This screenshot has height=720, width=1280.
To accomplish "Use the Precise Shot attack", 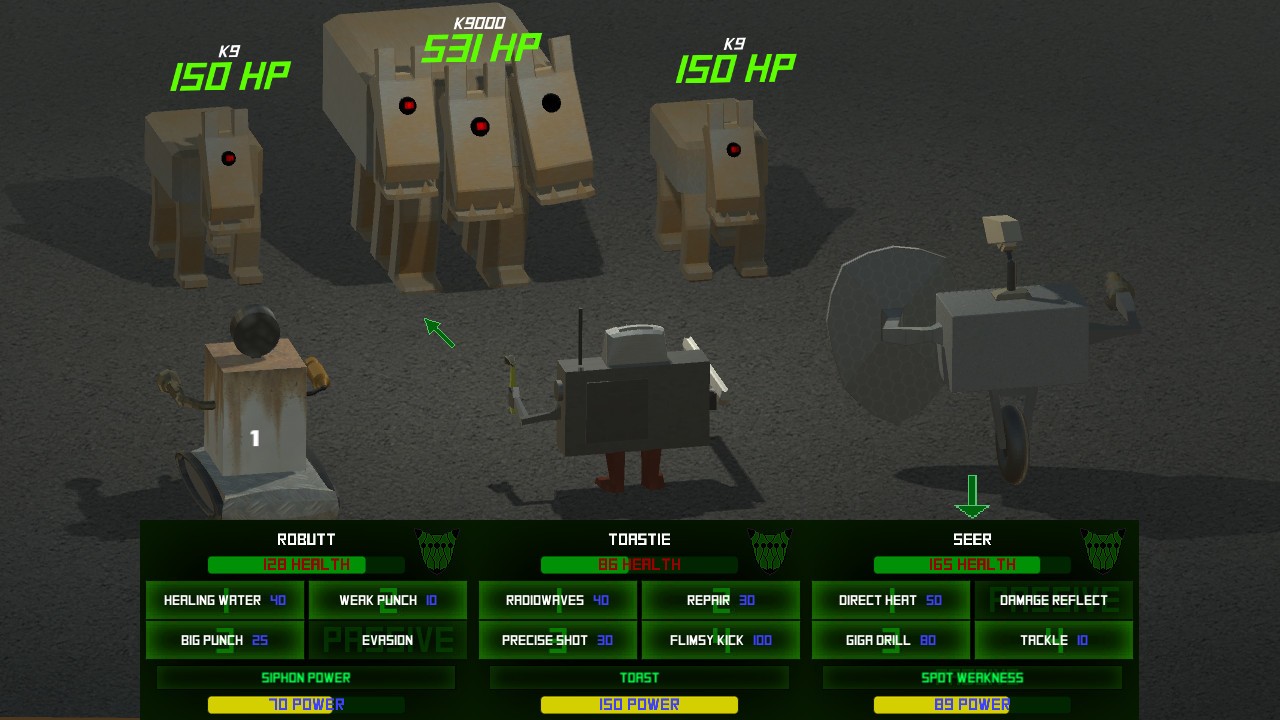I will tap(557, 640).
